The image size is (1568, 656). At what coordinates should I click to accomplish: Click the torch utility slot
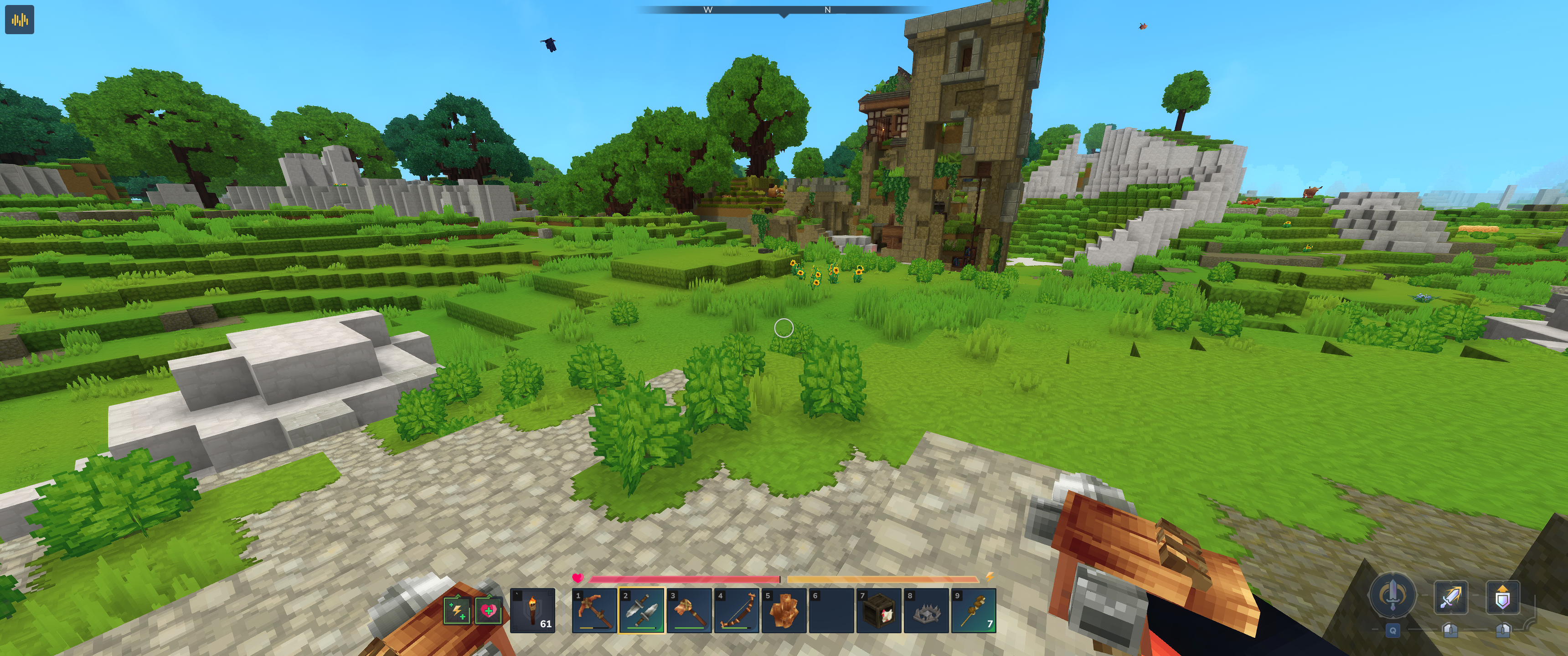532,610
